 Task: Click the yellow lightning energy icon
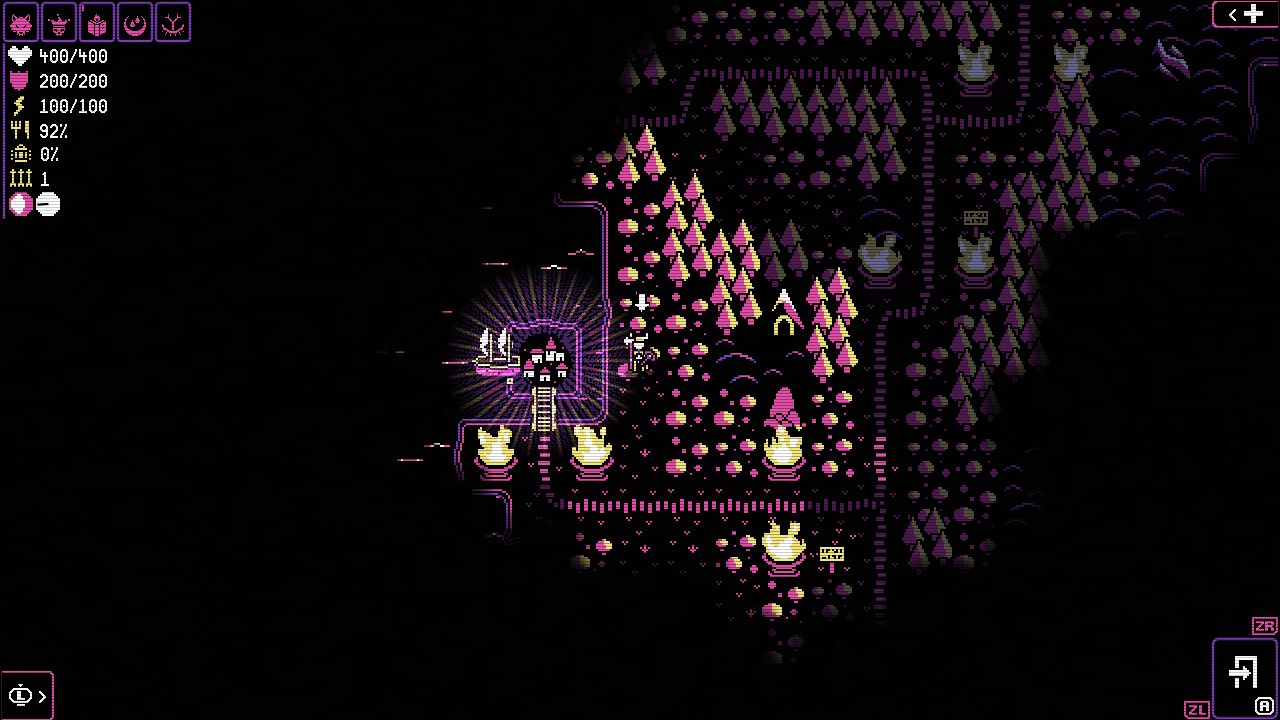point(18,106)
